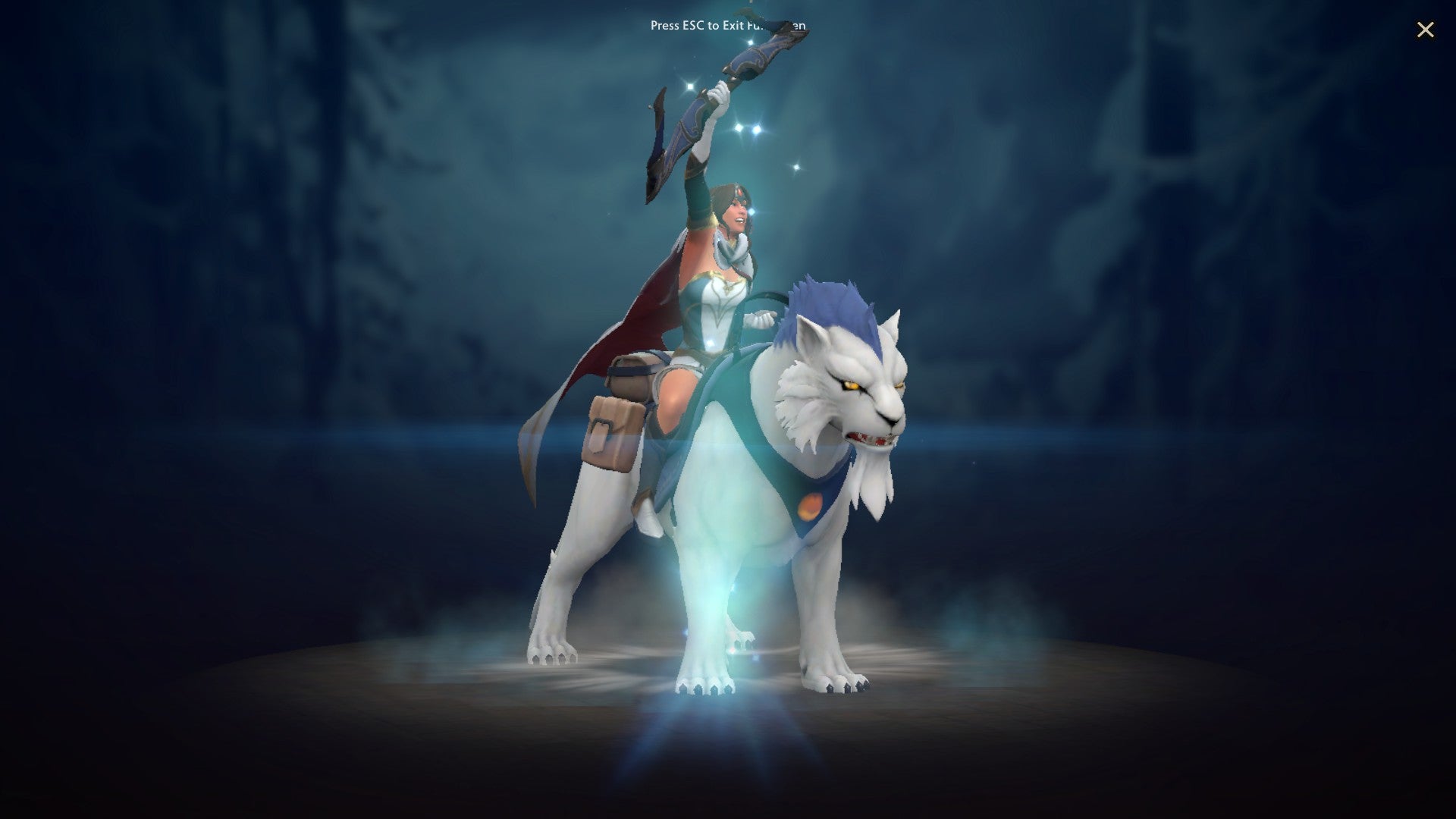Close the fullscreen preview with the gold X
1456x819 pixels.
tap(1426, 30)
